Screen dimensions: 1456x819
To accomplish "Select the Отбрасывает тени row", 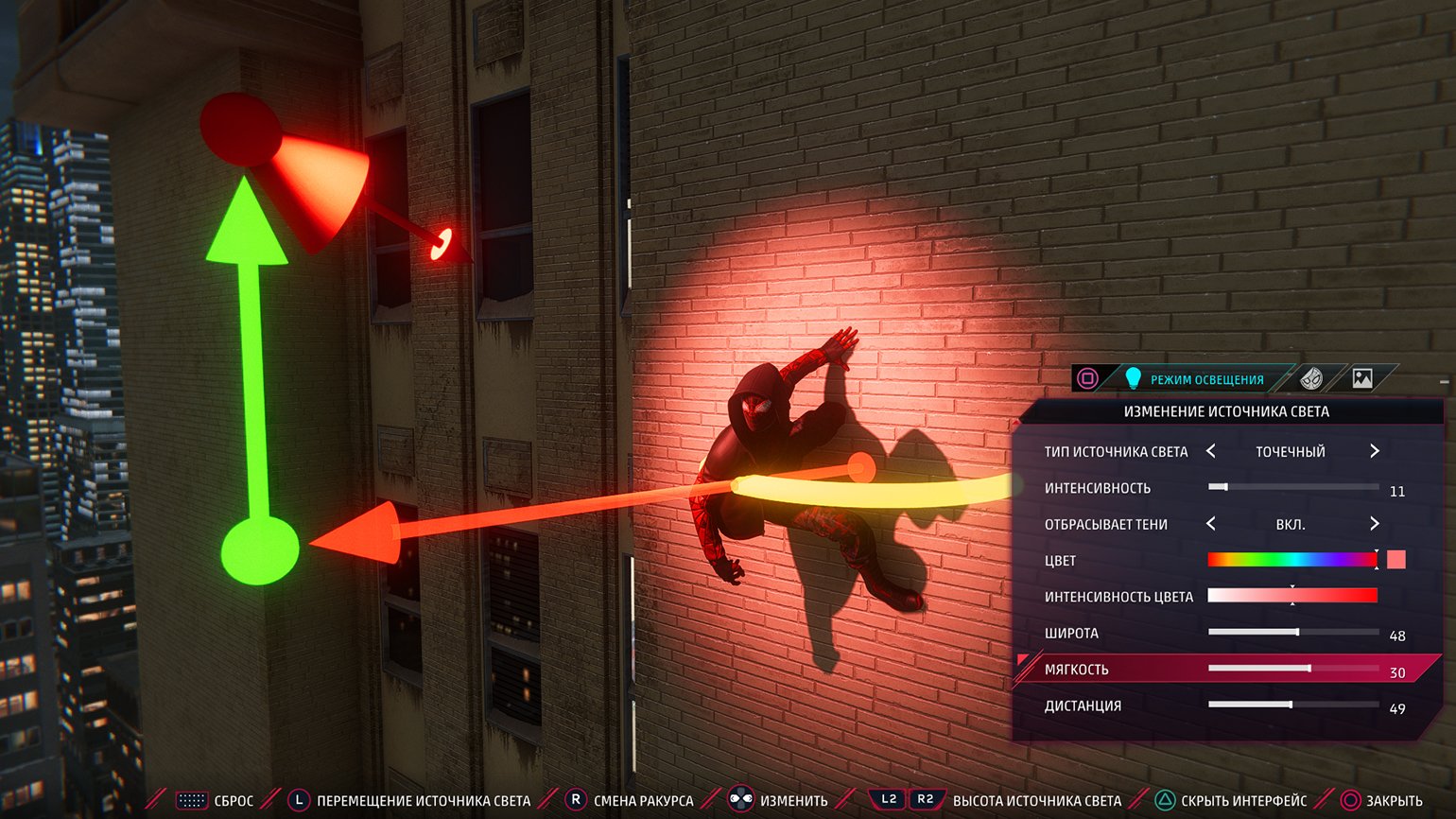I will [1106, 525].
